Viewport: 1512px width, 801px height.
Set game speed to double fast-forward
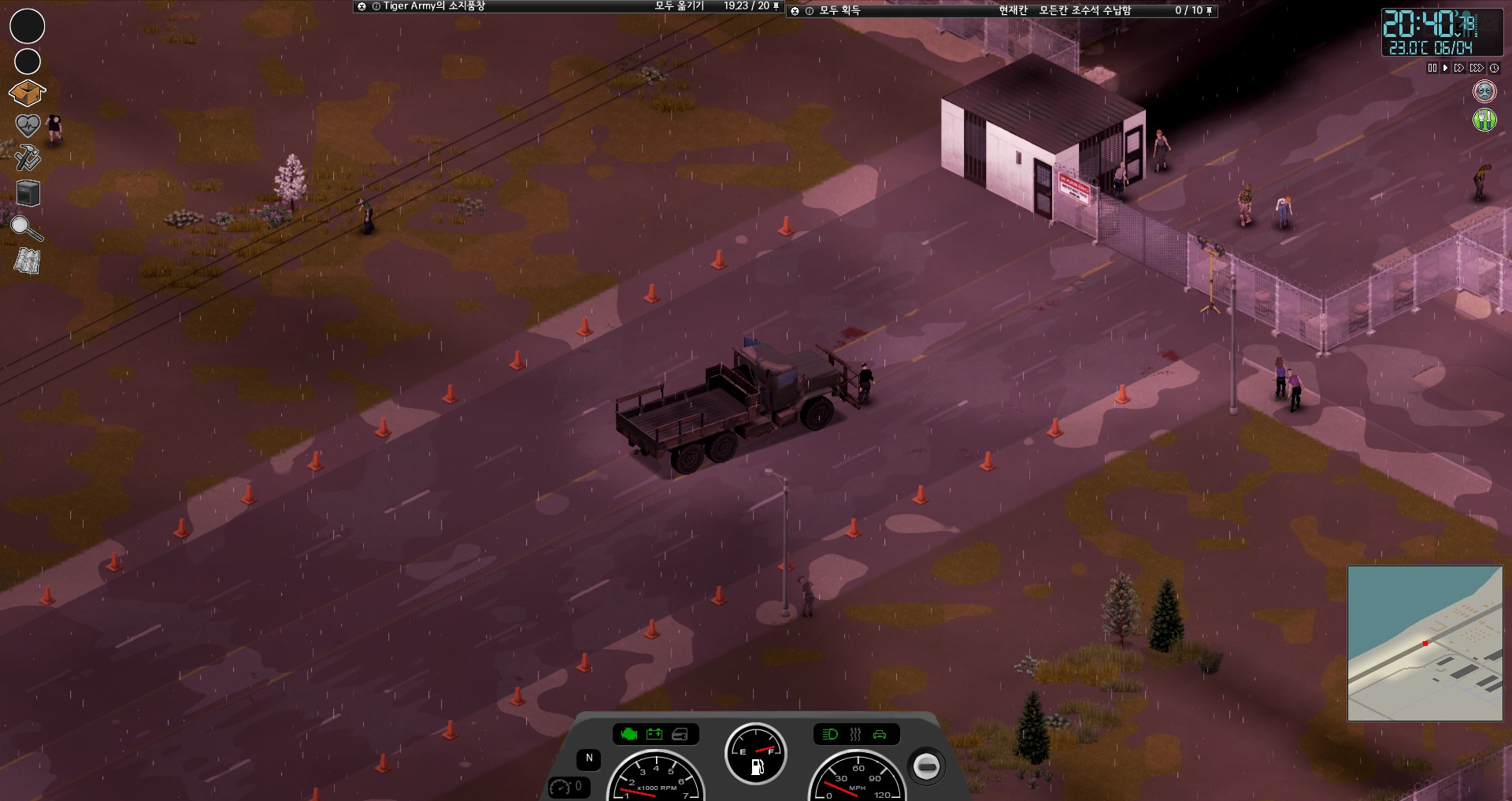[x=1459, y=69]
